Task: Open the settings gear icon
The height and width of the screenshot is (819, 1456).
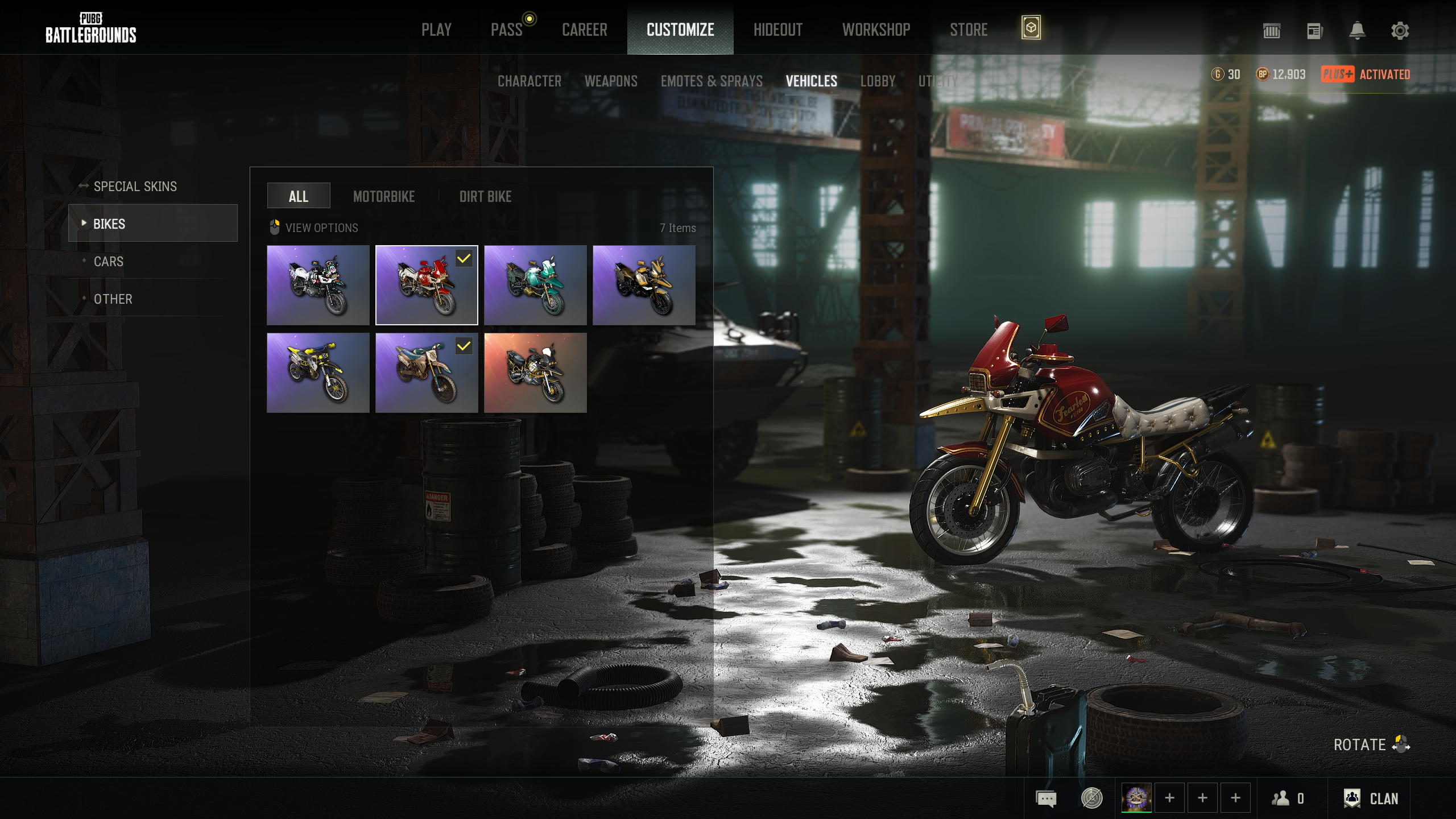Action: coord(1400,31)
